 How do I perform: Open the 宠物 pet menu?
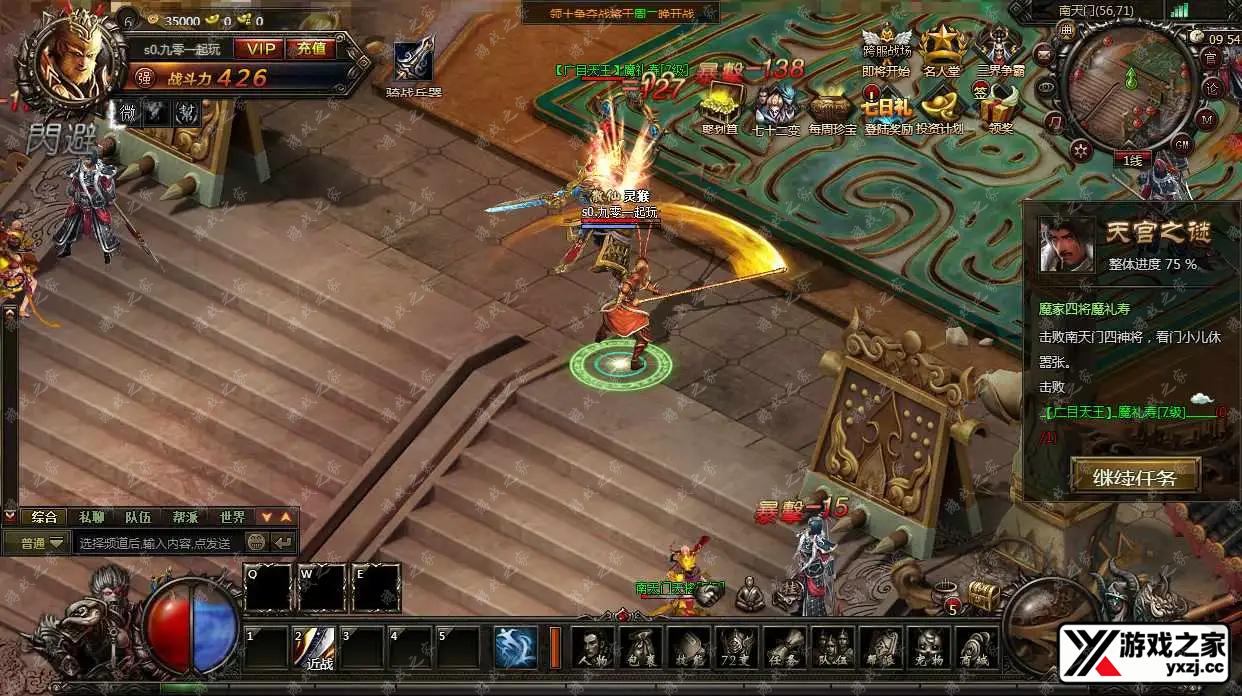[929, 647]
